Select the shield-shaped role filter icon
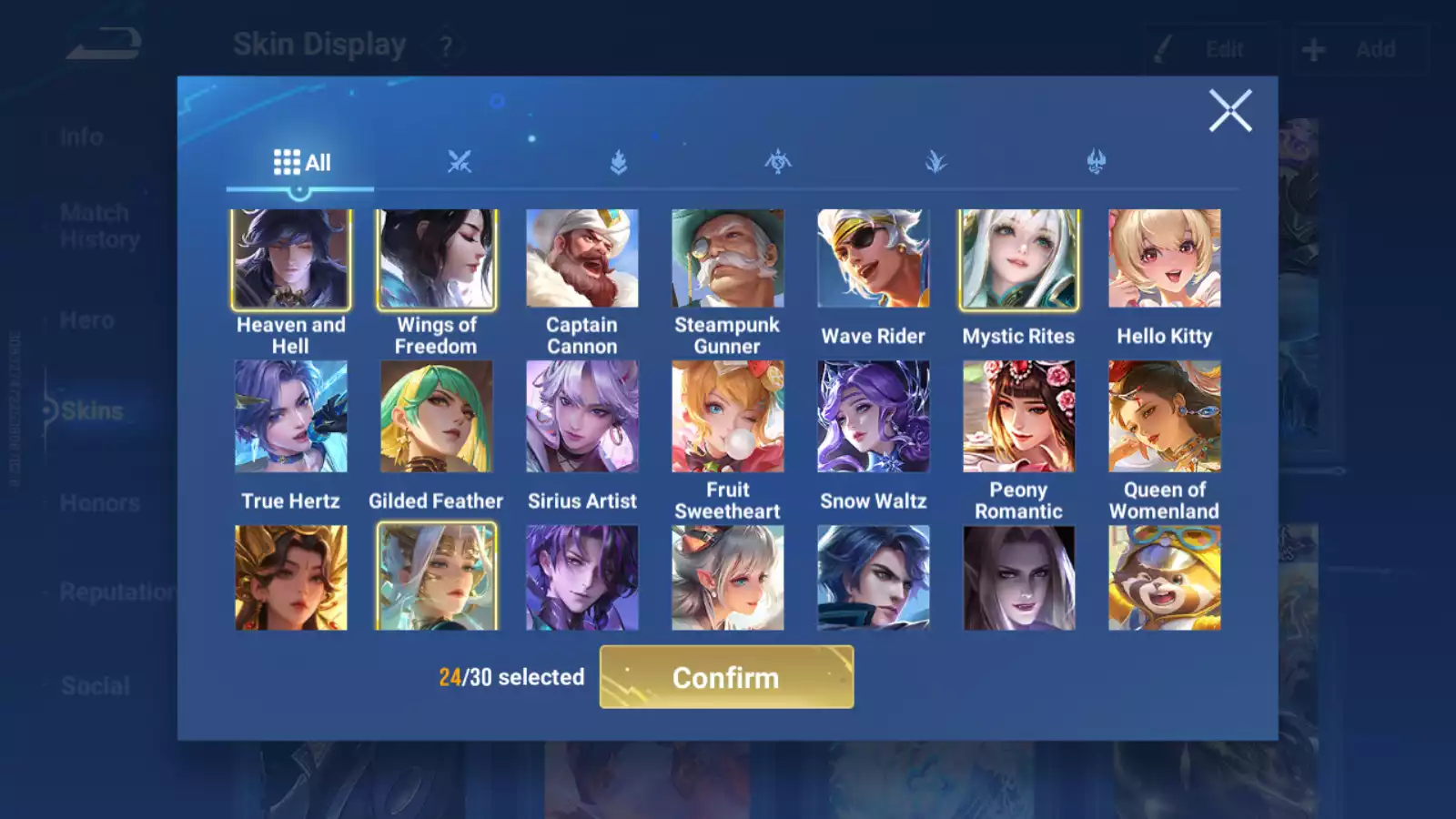Viewport: 1456px width, 819px height. [620, 161]
